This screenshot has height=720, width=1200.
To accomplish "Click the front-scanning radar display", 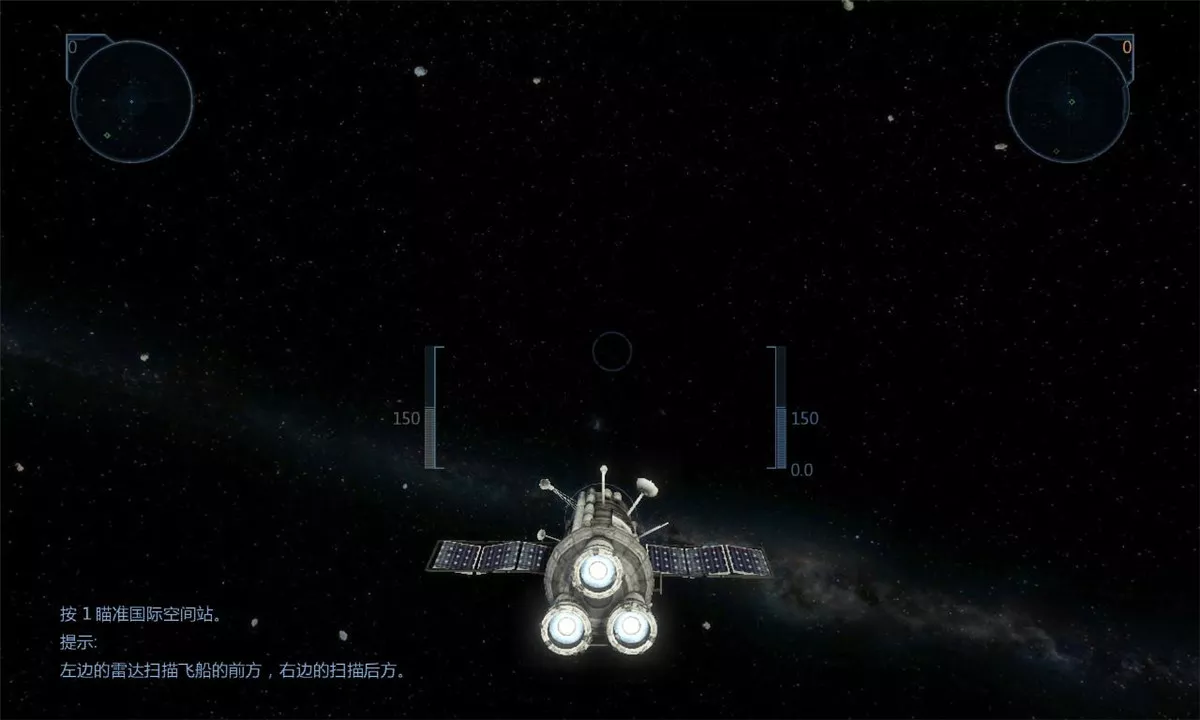I will coord(131,101).
